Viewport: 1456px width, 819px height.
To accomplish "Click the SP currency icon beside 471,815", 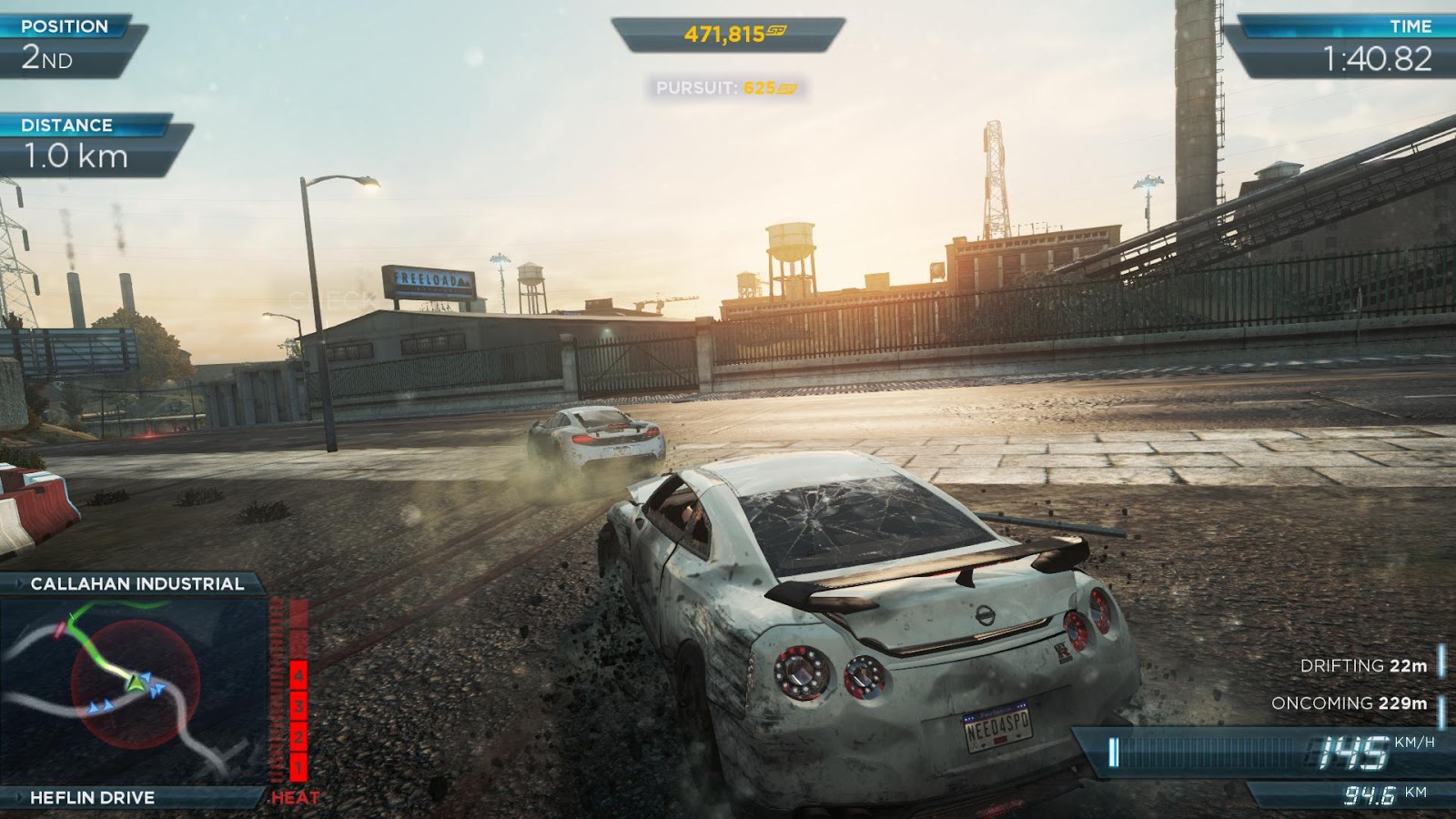I will point(776,32).
